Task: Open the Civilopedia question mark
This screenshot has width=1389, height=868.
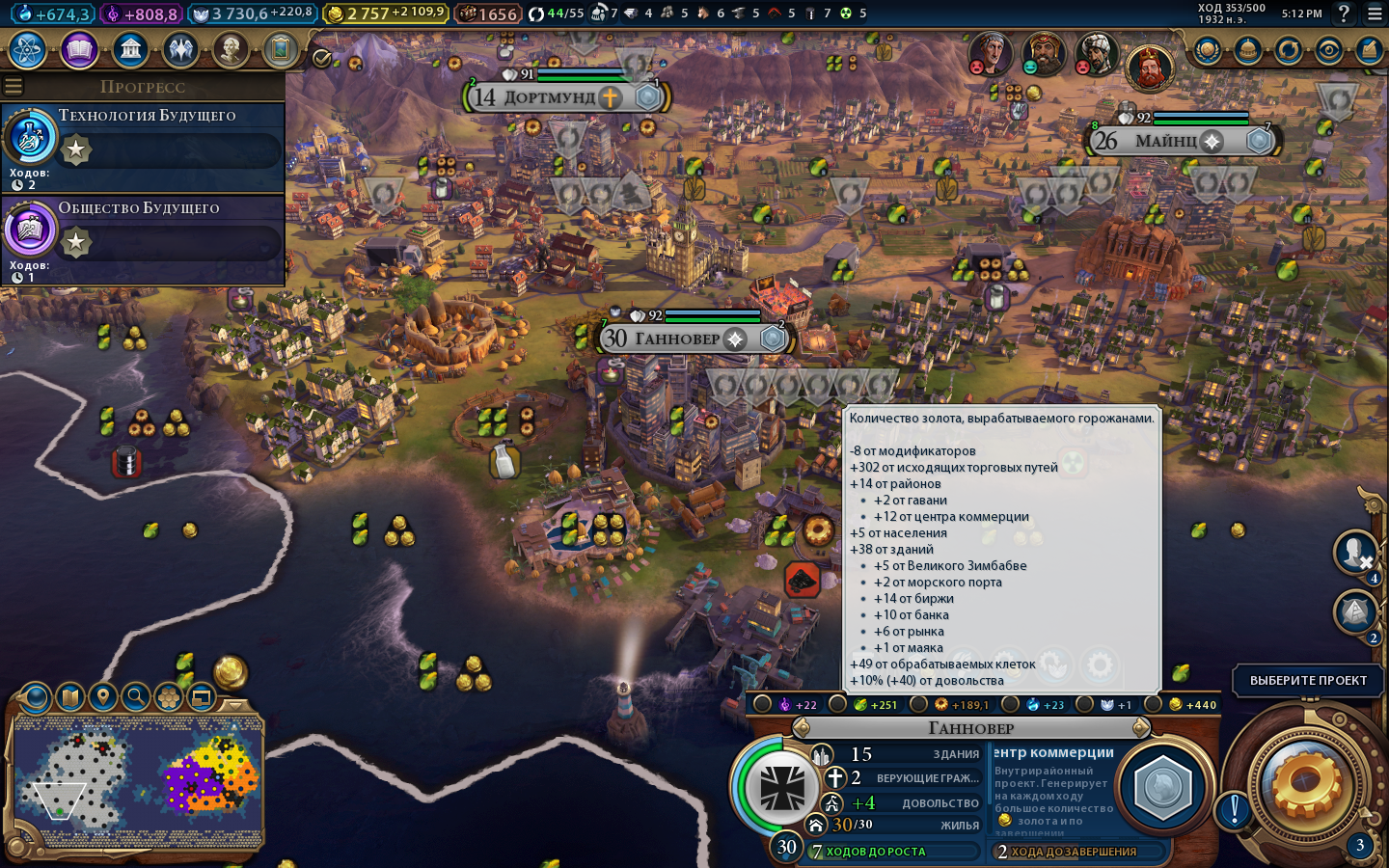Action: pos(1344,14)
